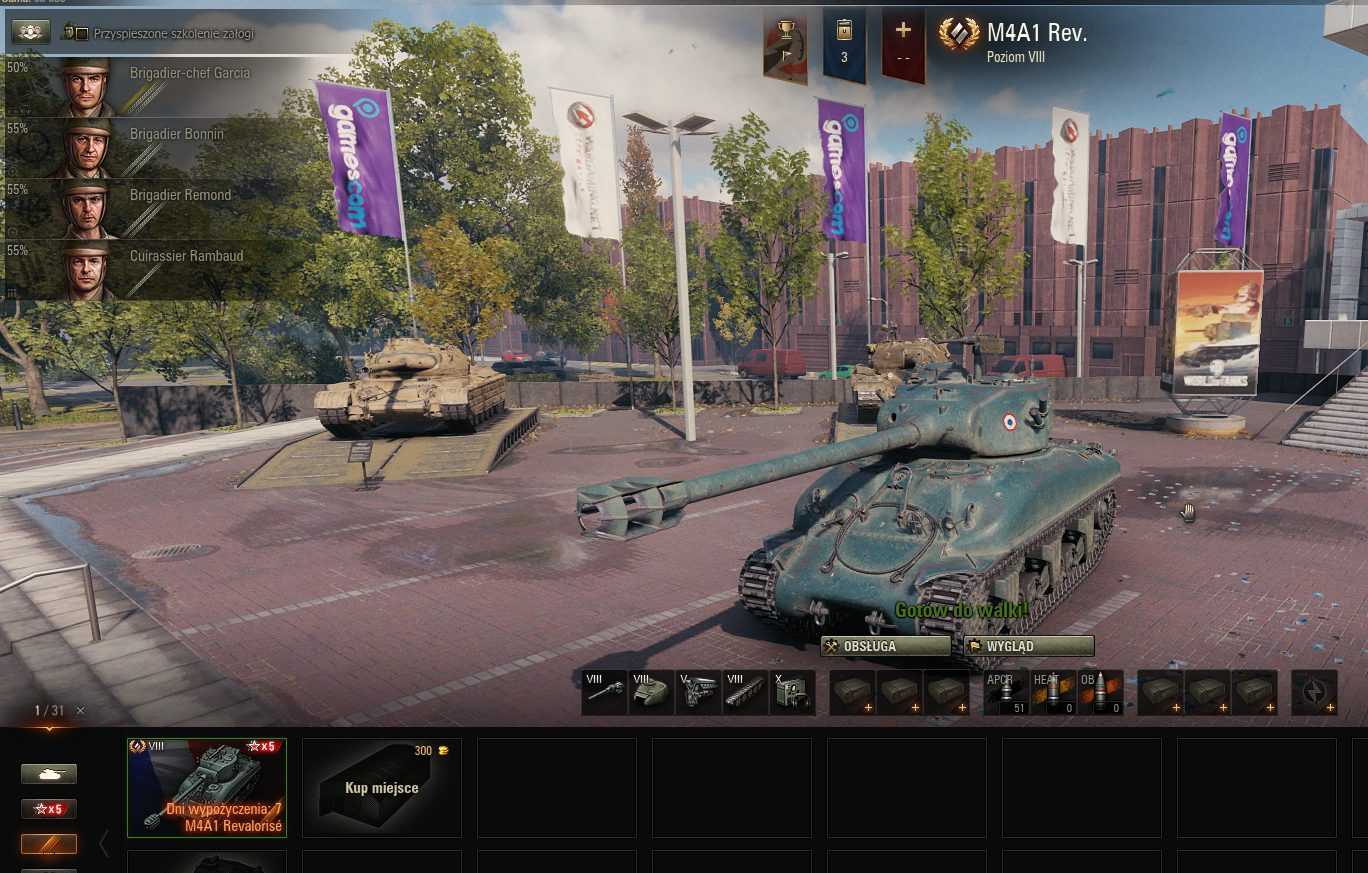Buy a new garage slot (Kup miejsce)

coord(381,787)
